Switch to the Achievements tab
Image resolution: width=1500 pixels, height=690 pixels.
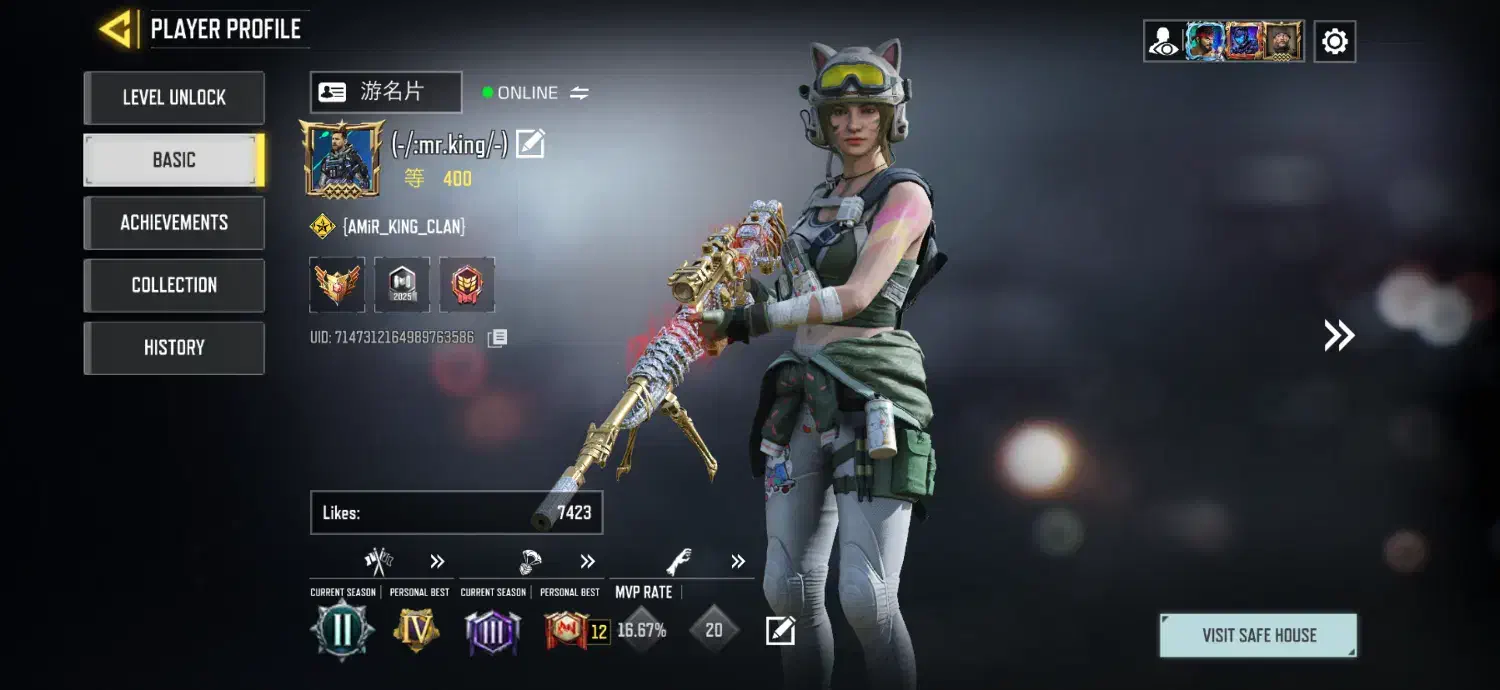point(174,223)
